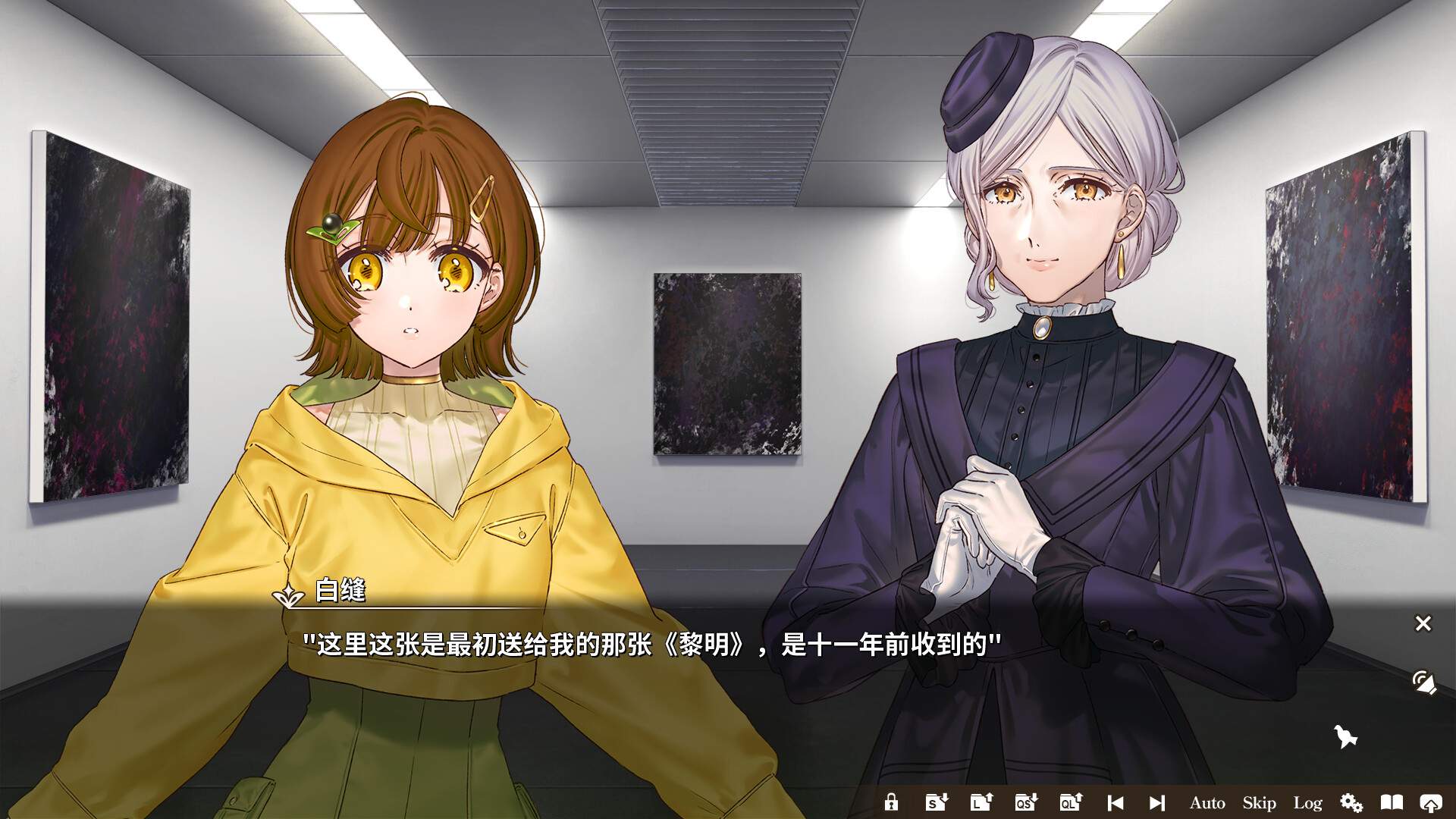1456x819 pixels.
Task: Select the quick load QL icon
Action: pos(1070,802)
